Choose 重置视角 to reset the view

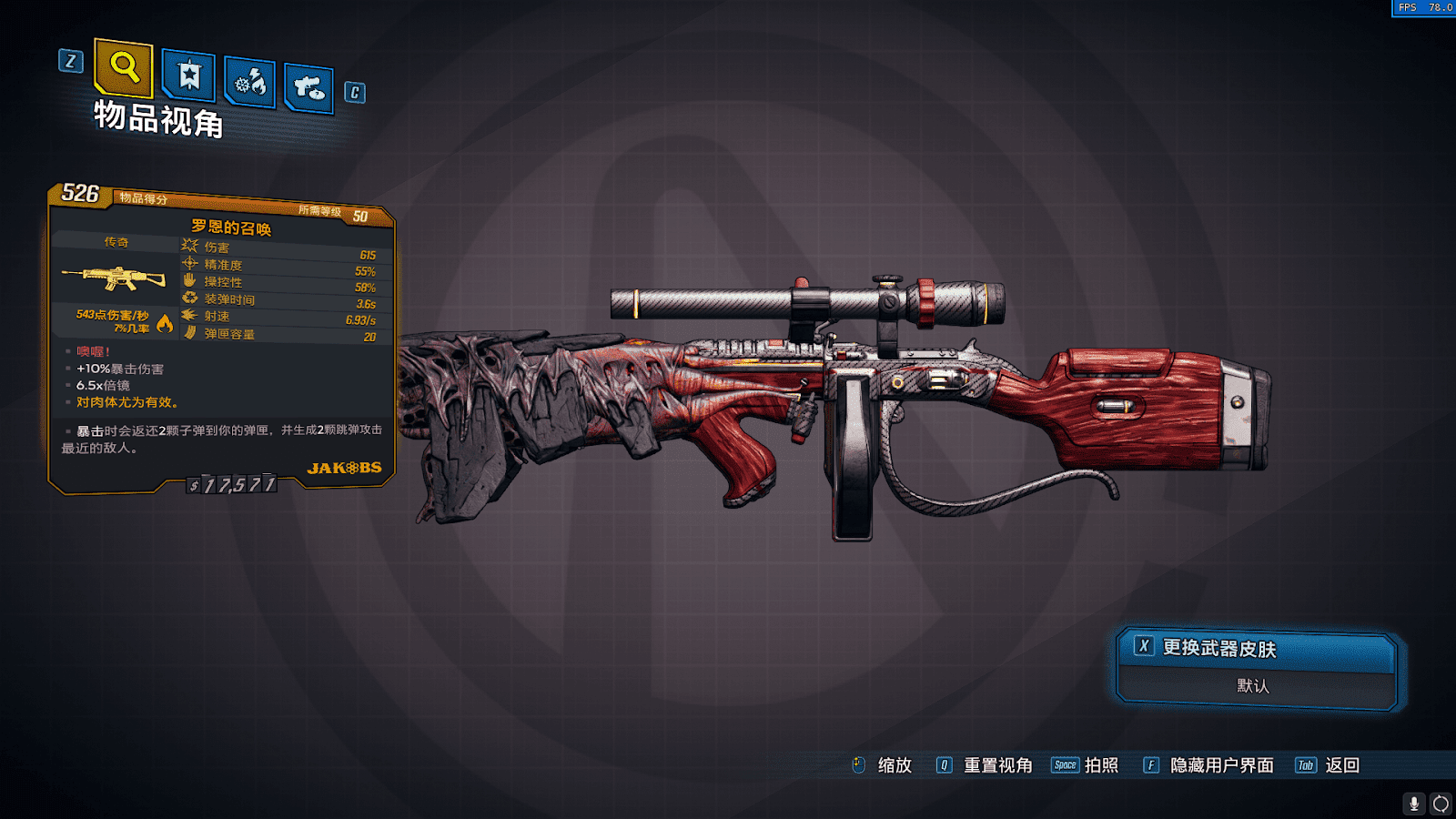pos(997,765)
